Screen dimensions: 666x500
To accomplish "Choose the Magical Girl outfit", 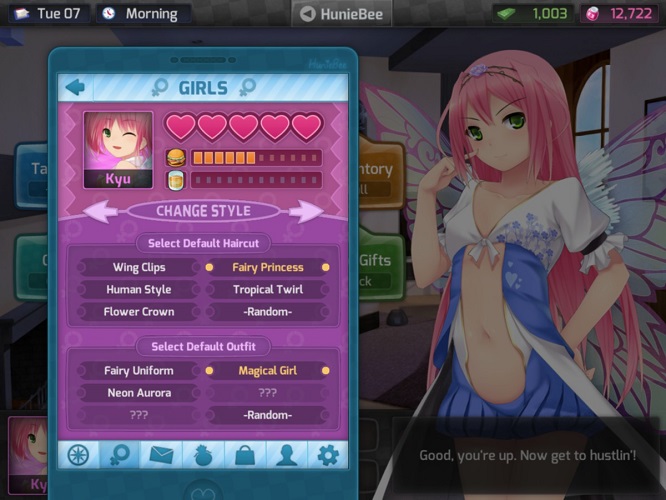I will tap(267, 371).
